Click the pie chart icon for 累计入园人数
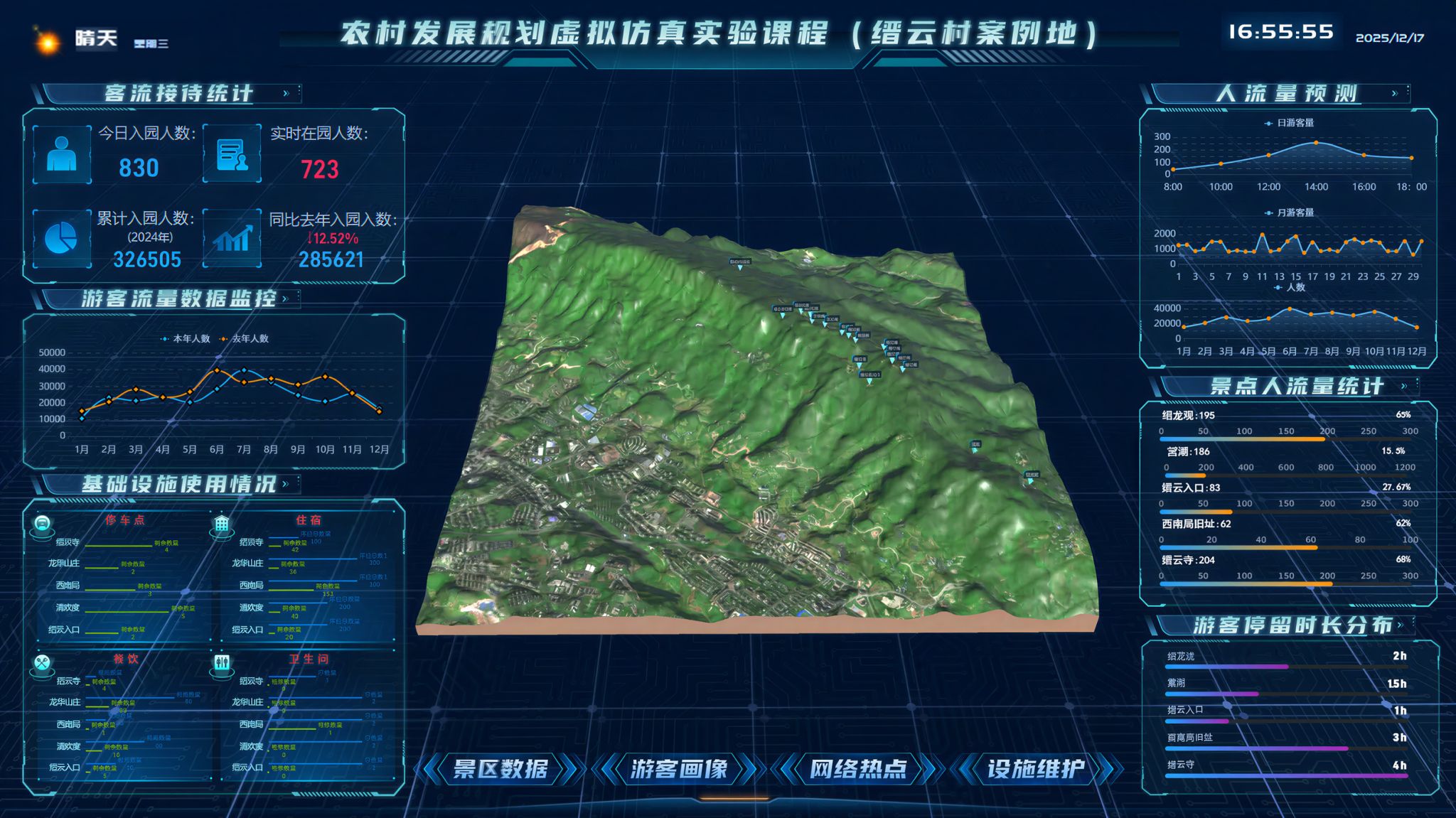This screenshot has width=1456, height=818. click(61, 237)
